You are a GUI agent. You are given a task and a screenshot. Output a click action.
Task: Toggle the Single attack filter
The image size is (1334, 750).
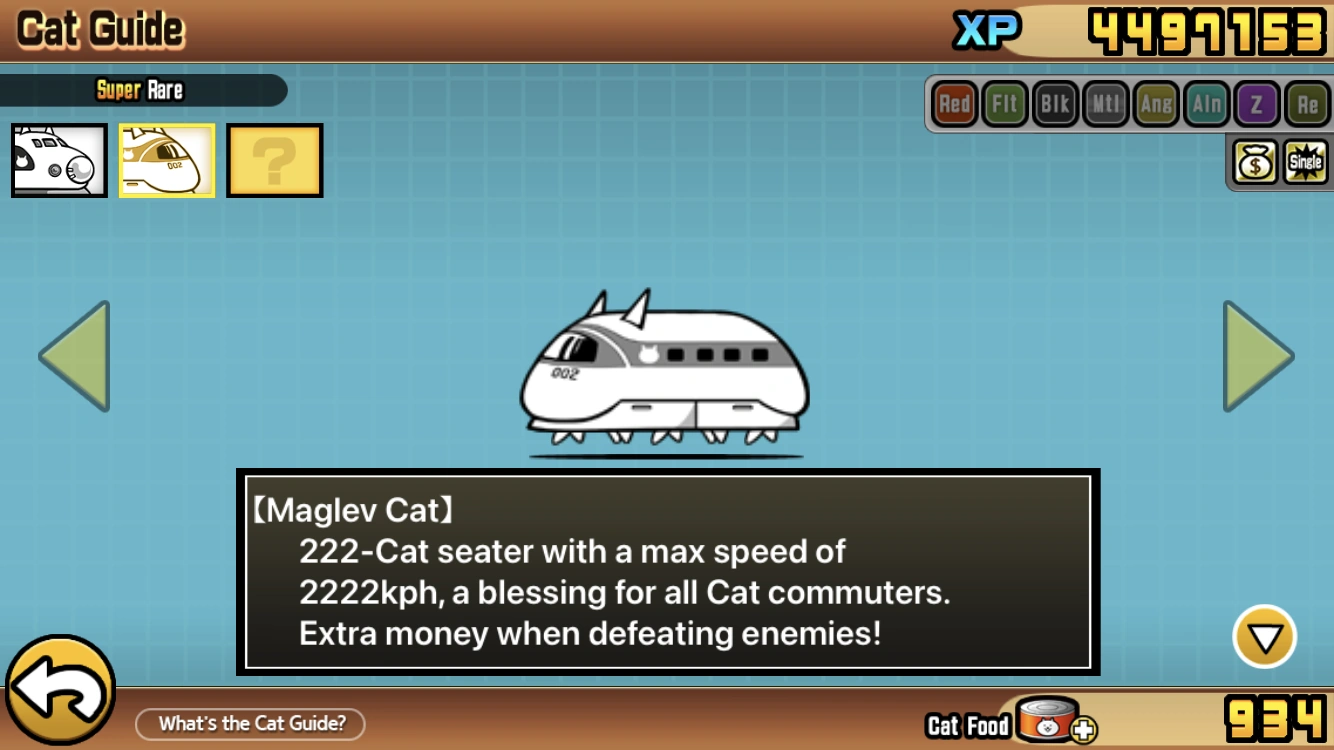[1303, 160]
